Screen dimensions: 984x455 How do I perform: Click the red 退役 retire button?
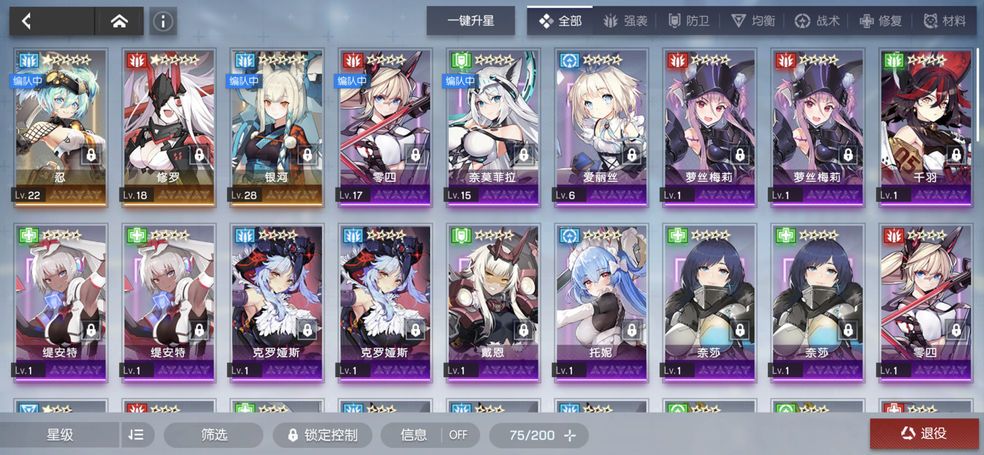coord(924,434)
